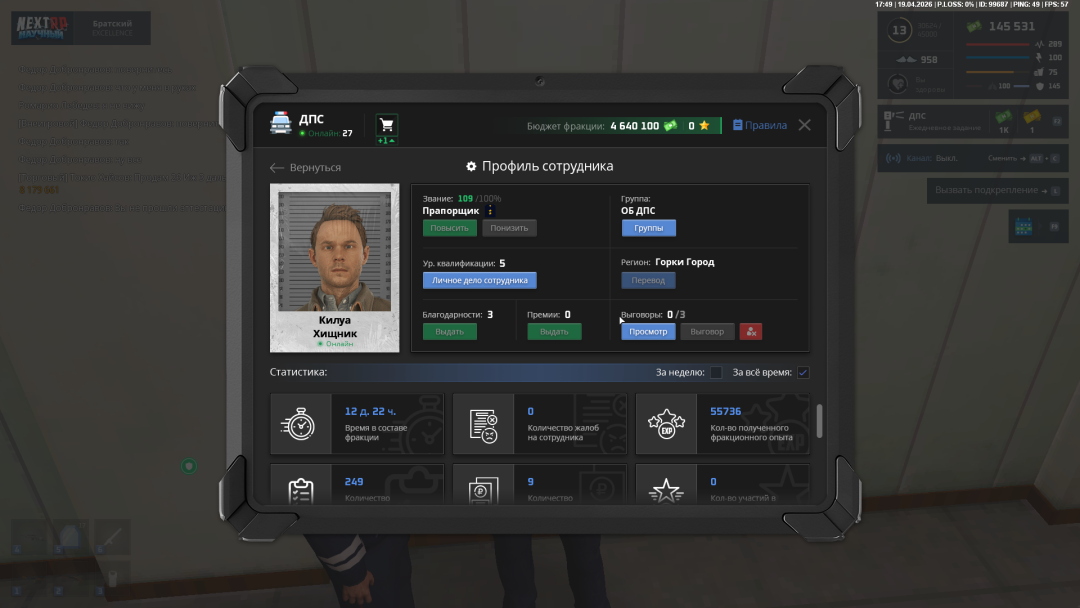Open the faction shop cart icon

pos(386,125)
